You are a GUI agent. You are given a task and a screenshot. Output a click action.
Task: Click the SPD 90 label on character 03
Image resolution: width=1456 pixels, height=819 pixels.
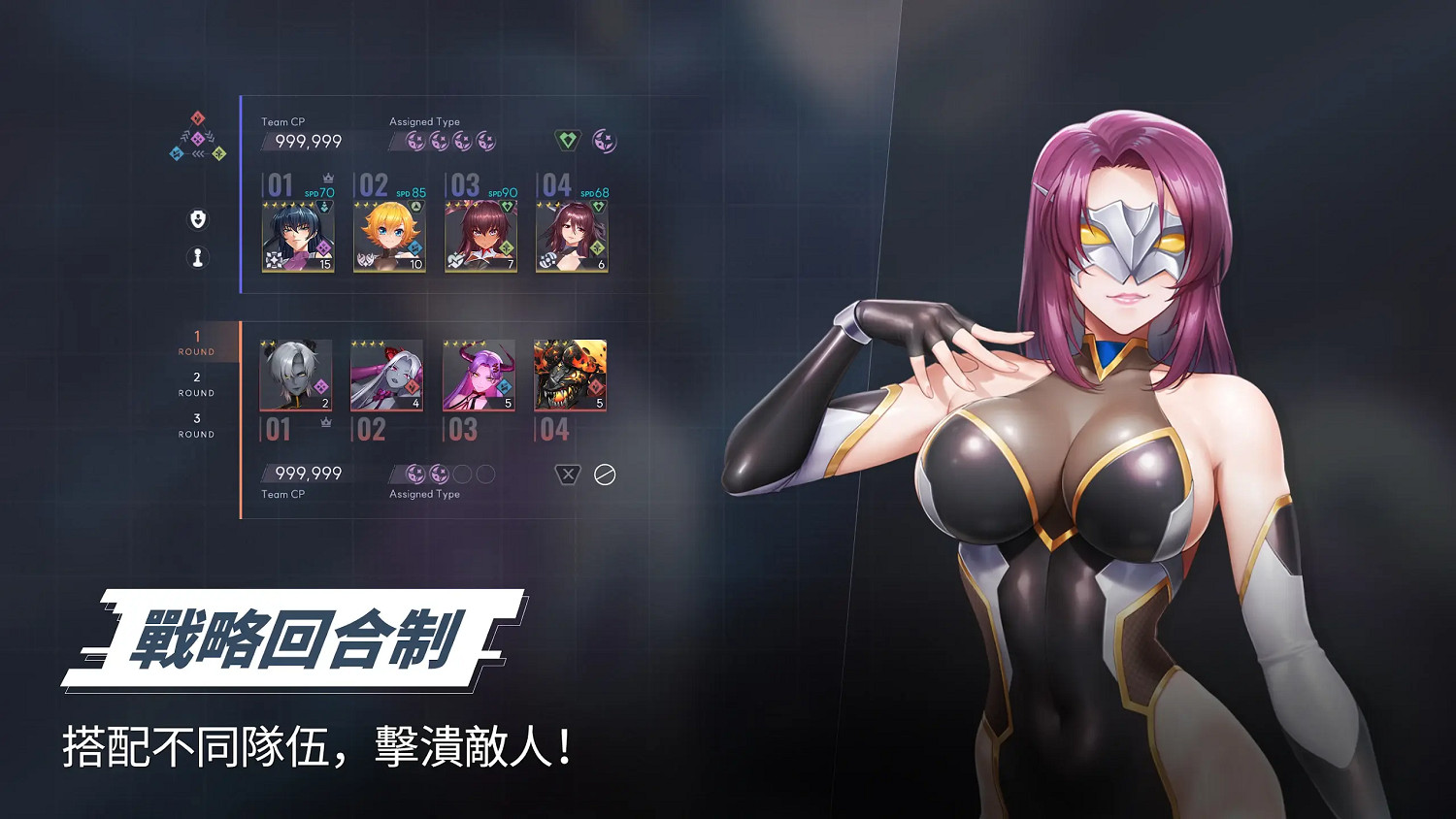point(502,193)
